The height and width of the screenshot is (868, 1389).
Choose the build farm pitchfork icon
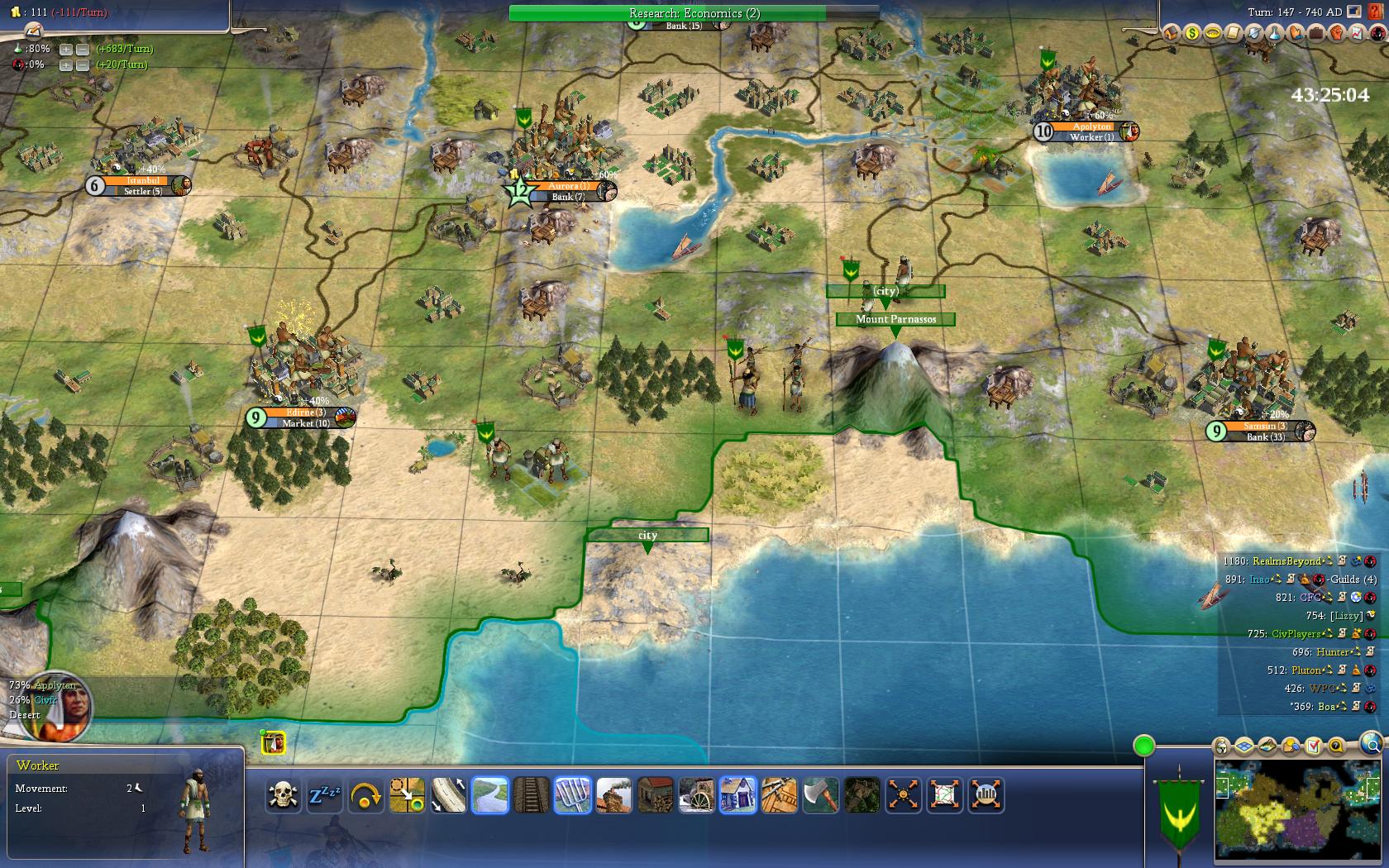[x=572, y=795]
